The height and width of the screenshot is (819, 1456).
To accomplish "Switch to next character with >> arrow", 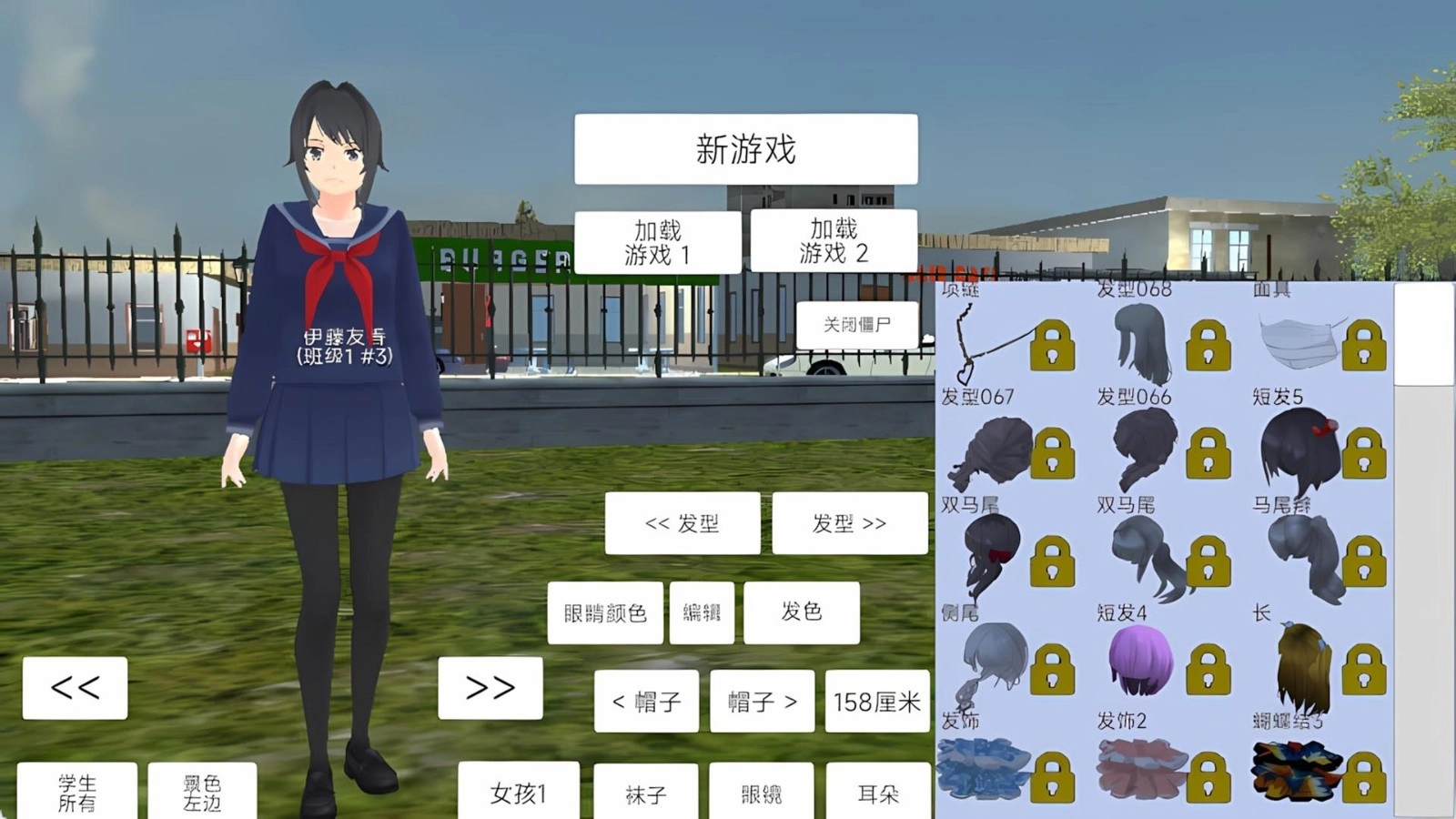I will [490, 687].
